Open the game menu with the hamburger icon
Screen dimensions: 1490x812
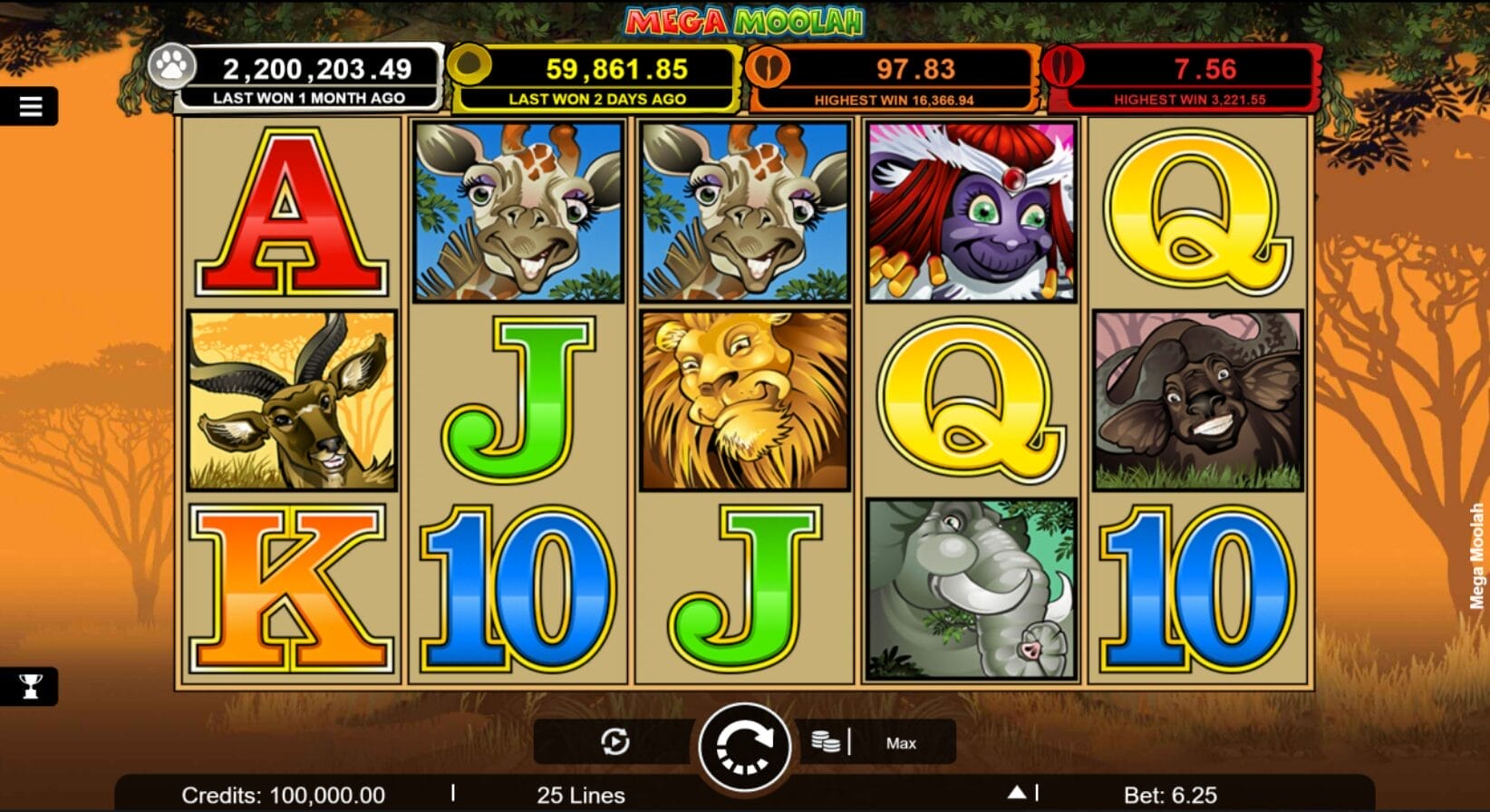[30, 104]
